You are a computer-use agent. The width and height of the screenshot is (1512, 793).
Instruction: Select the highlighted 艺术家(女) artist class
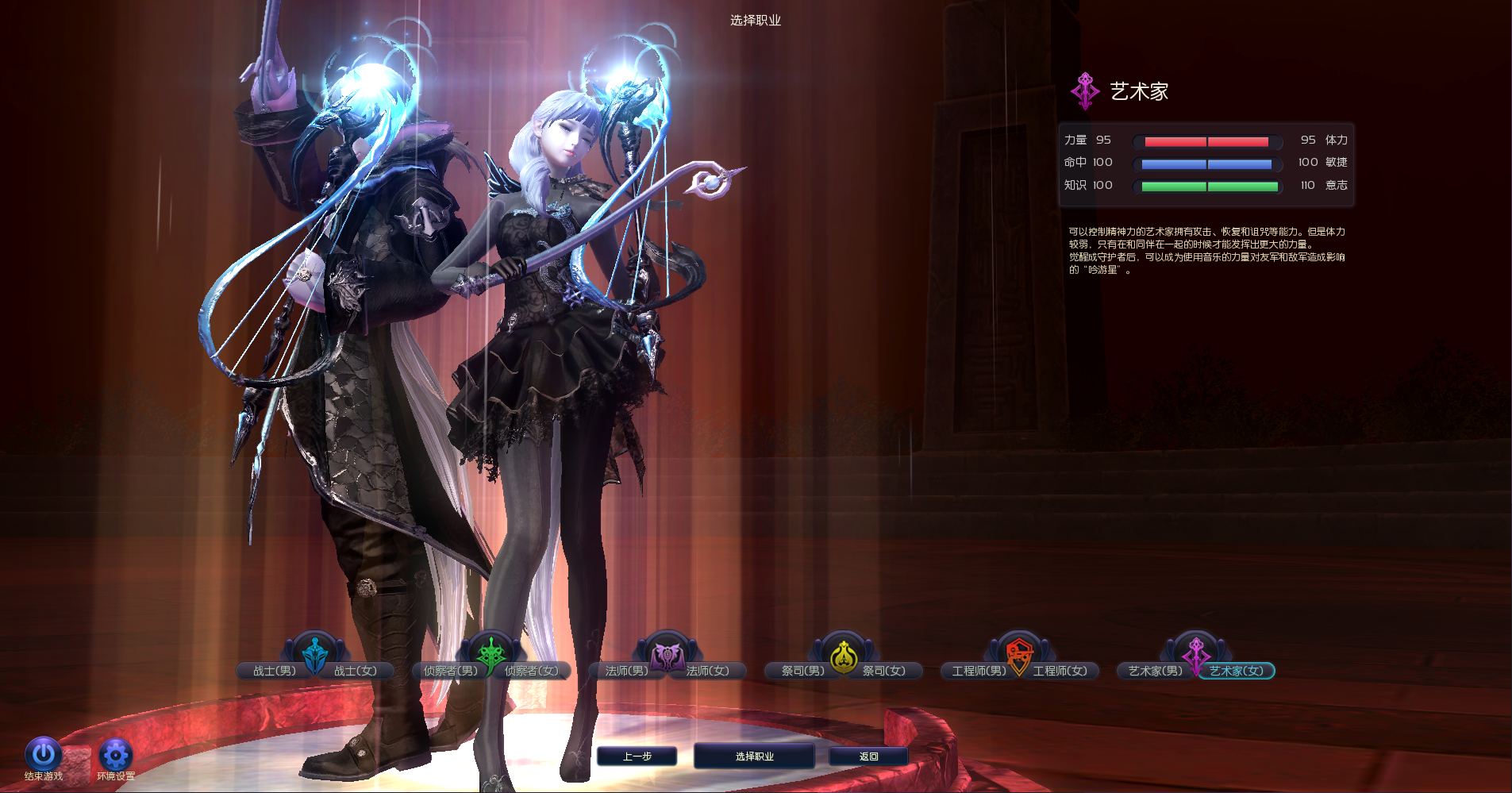(1237, 671)
